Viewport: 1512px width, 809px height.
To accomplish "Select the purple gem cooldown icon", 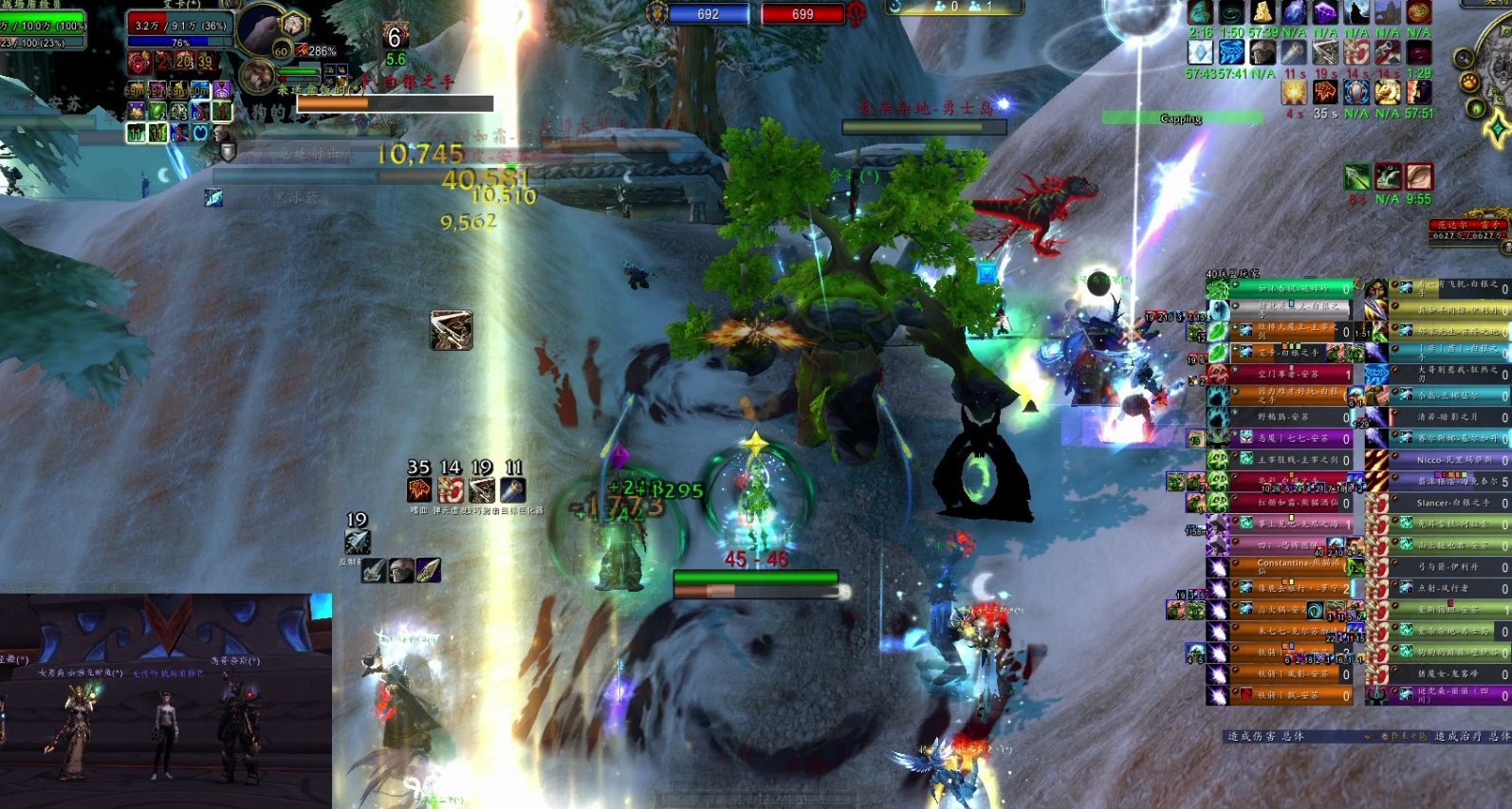I will pos(1325,11).
